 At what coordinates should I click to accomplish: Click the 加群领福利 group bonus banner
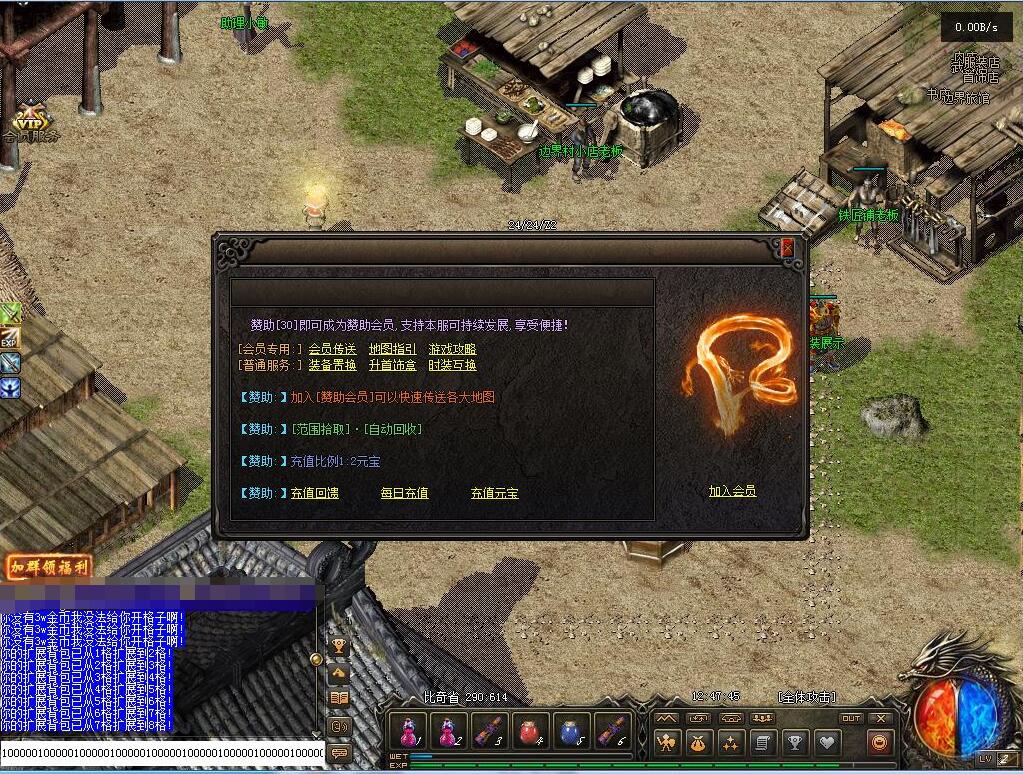(48, 568)
